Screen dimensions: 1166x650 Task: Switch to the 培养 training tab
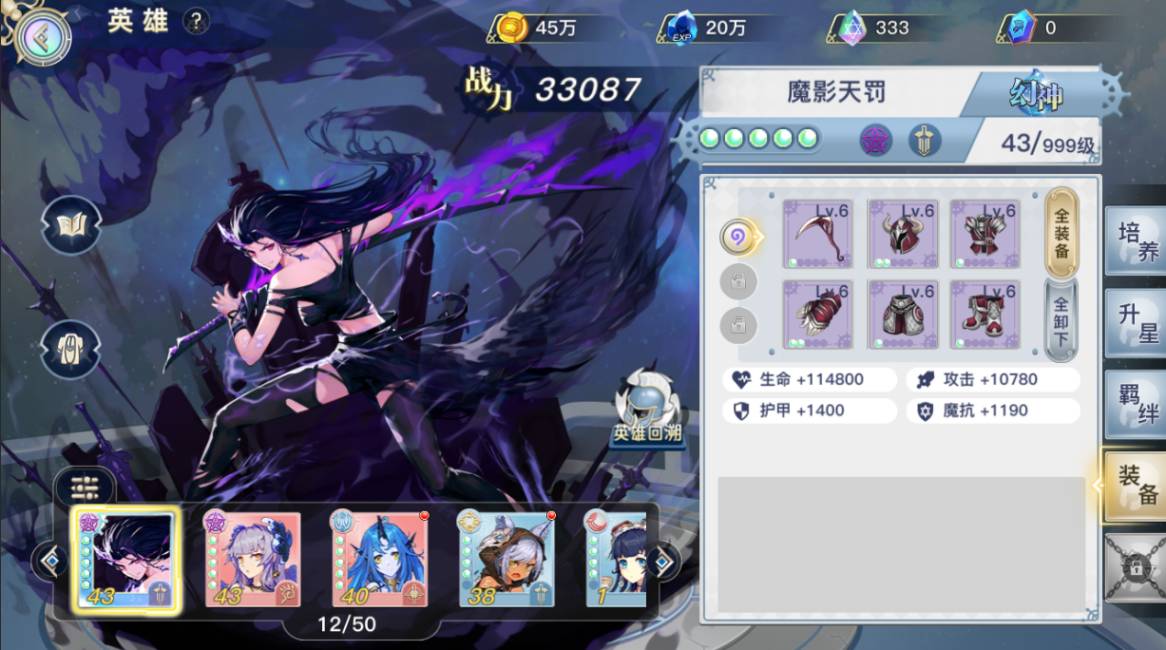coord(1135,242)
